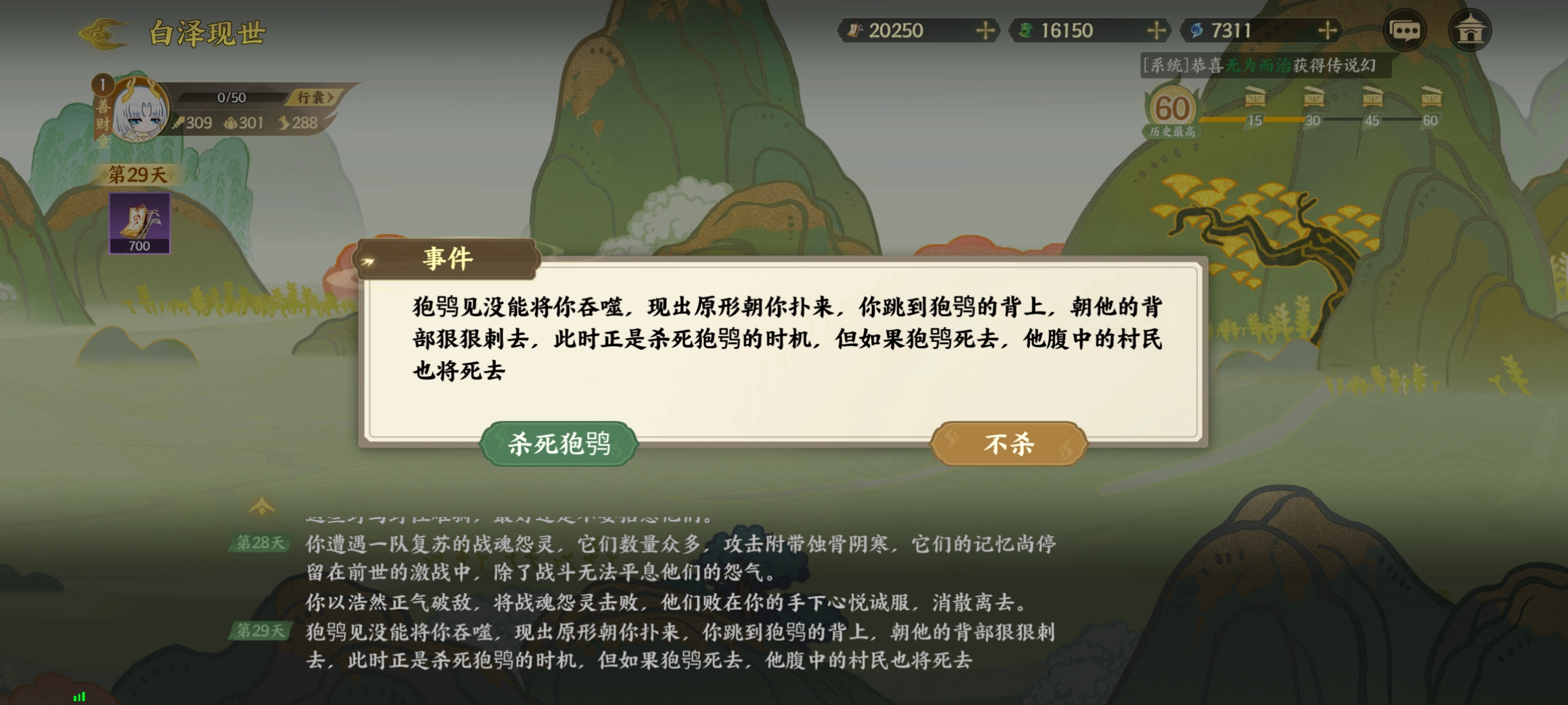Expand the 事件 dialog header
Image resolution: width=1568 pixels, height=705 pixels.
[x=446, y=258]
